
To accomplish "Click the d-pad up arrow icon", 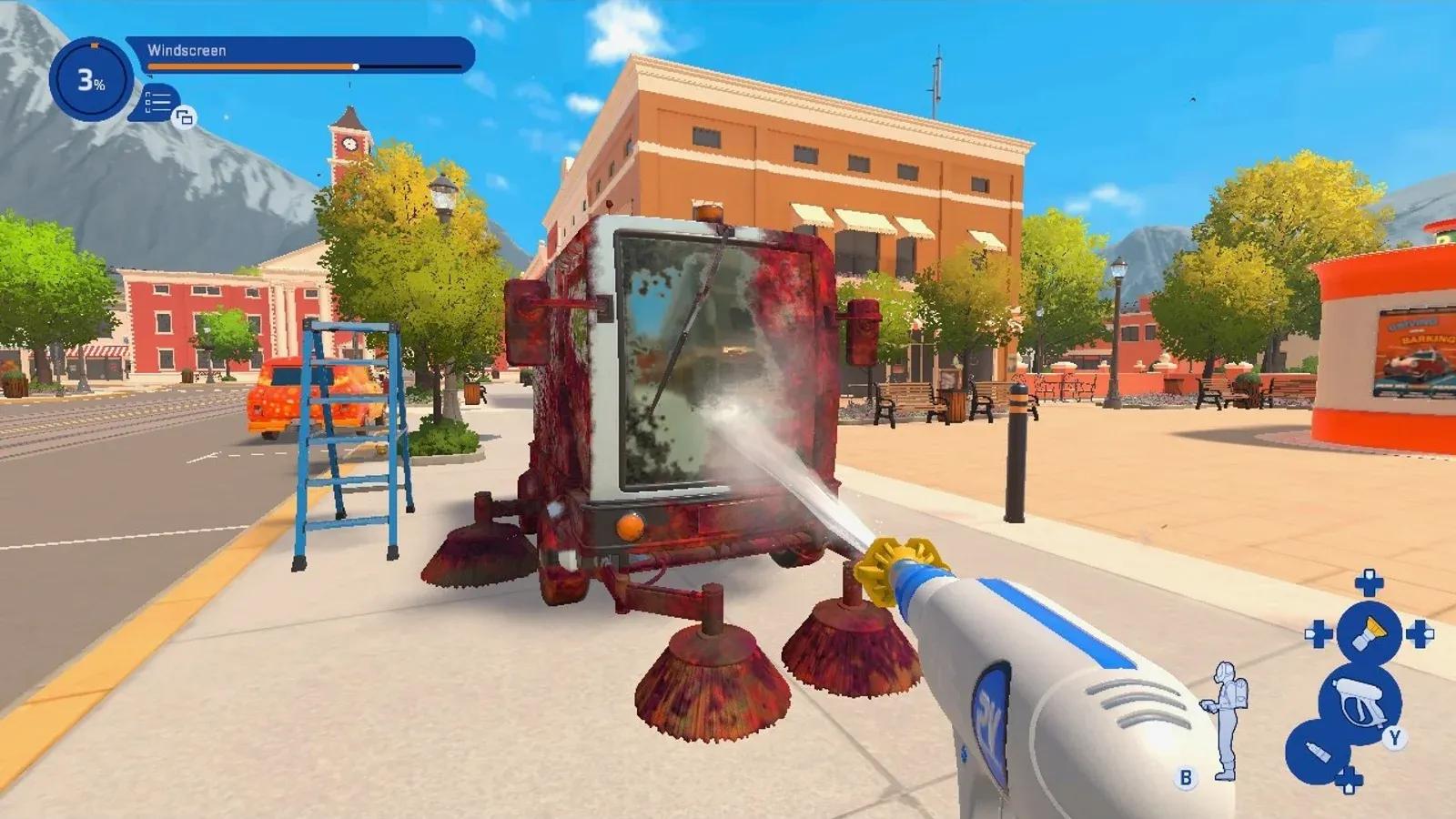I will [x=1368, y=581].
